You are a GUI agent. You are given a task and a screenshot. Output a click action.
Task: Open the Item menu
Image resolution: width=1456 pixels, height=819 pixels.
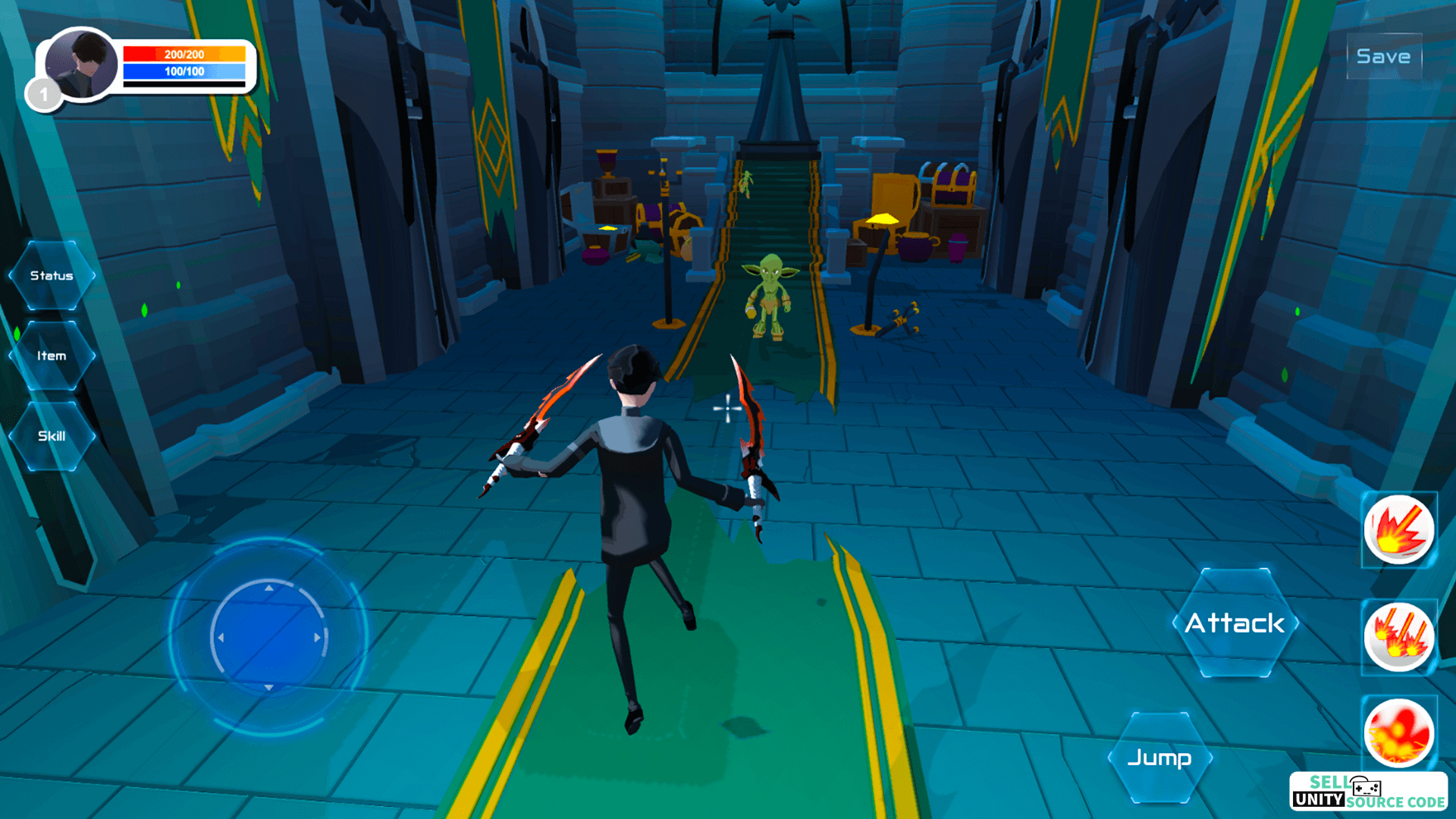pyautogui.click(x=52, y=356)
